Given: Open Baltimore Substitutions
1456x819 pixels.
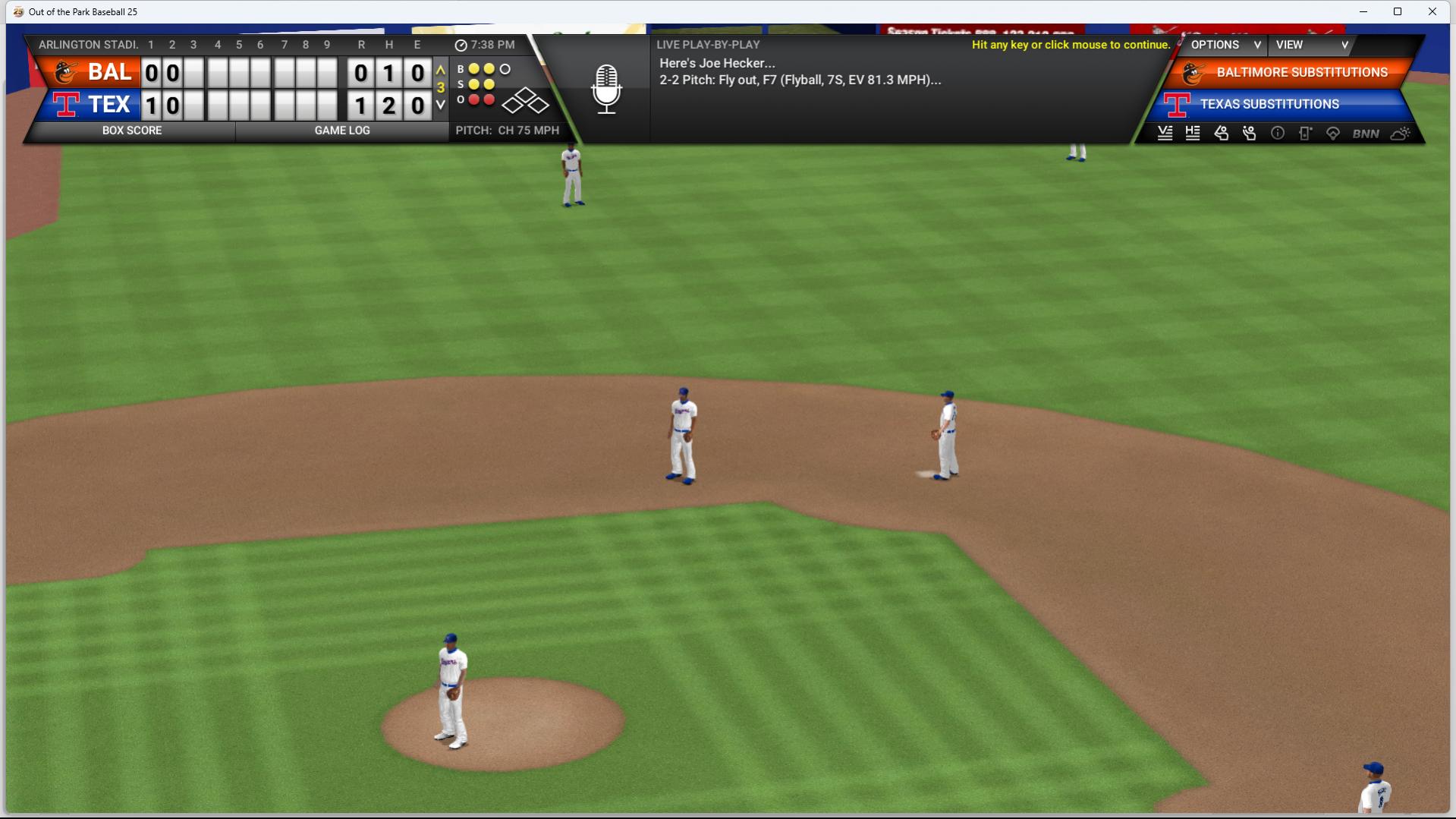Looking at the screenshot, I should click(1300, 73).
